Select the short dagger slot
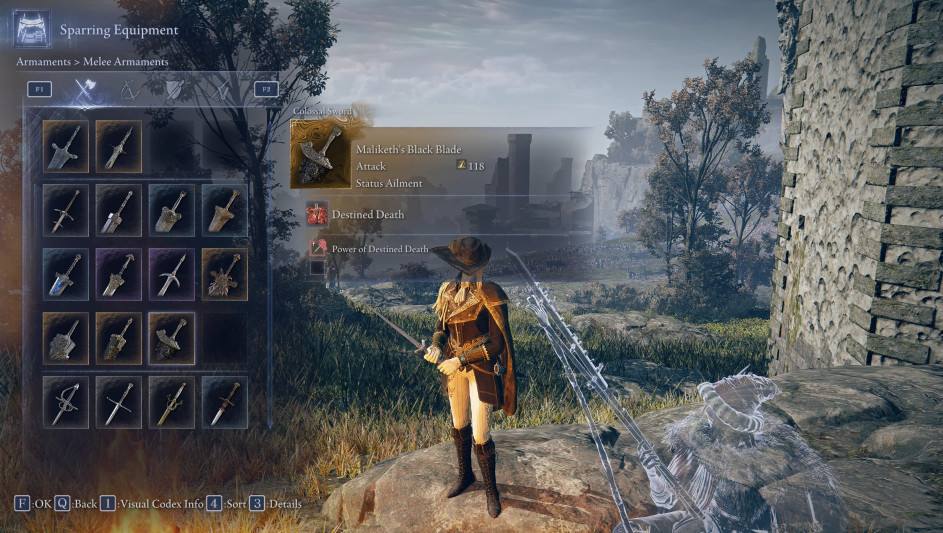943x533 pixels. [225, 401]
